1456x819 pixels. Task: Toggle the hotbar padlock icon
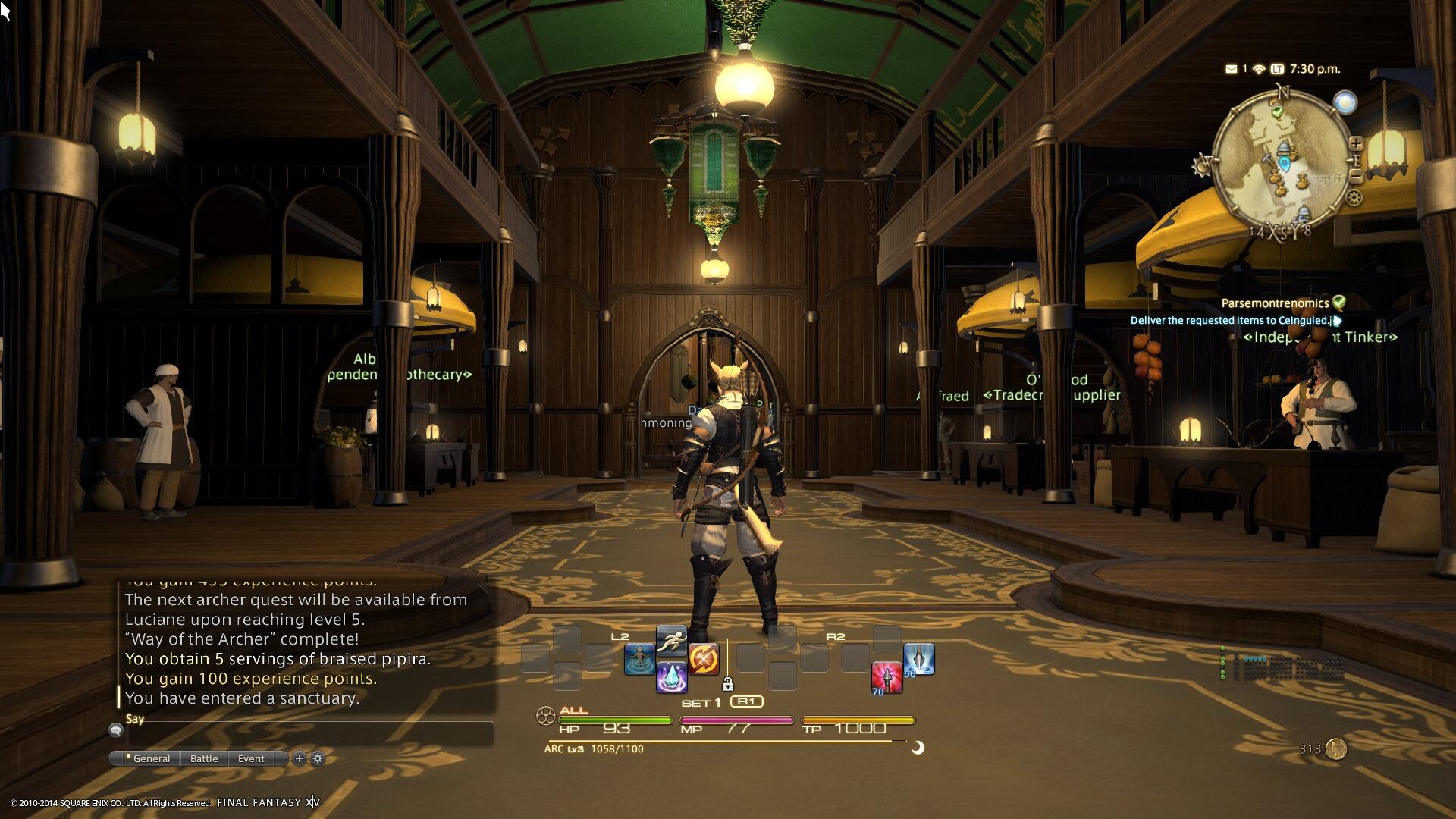727,685
